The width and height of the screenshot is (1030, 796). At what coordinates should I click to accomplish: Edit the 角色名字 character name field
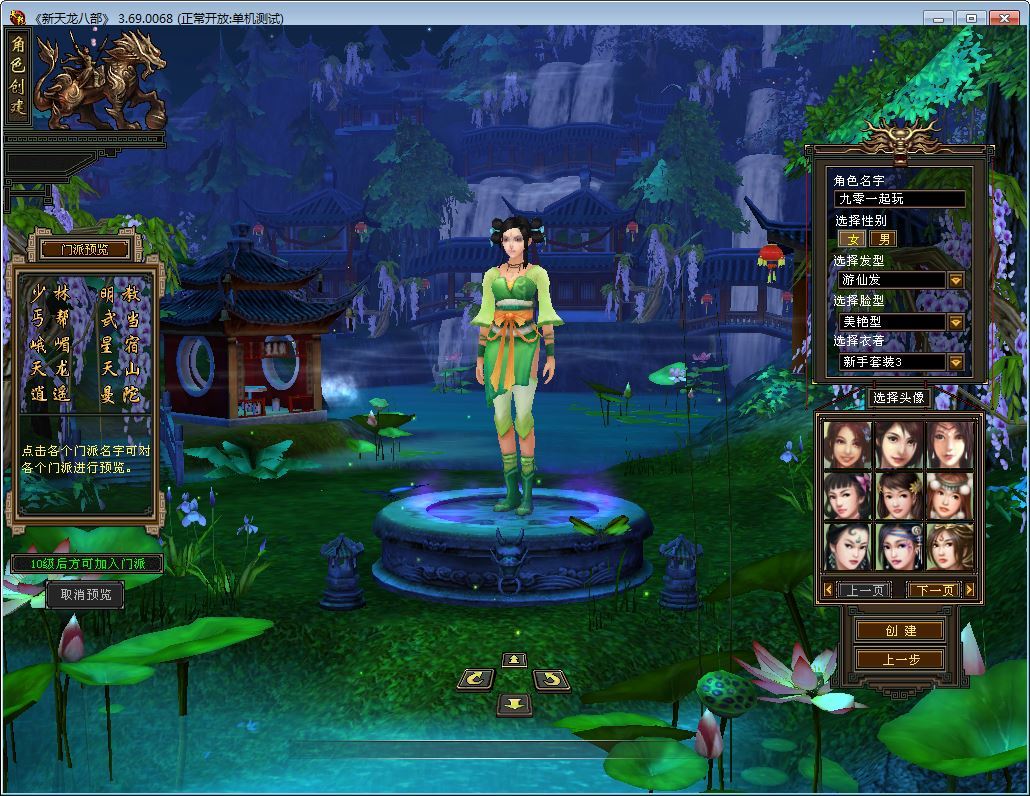[x=900, y=199]
